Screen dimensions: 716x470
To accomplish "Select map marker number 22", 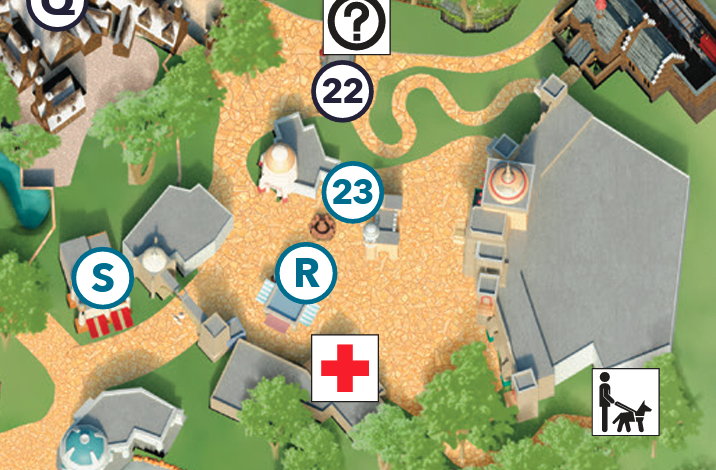I will click(x=343, y=91).
